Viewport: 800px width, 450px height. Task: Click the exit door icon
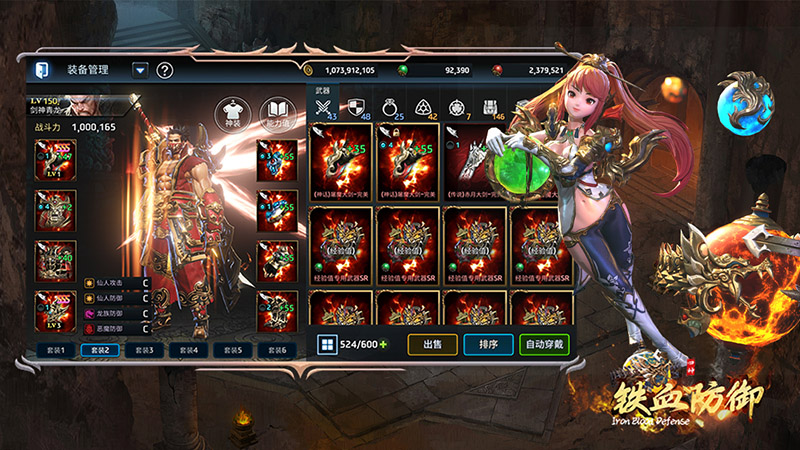tap(42, 70)
